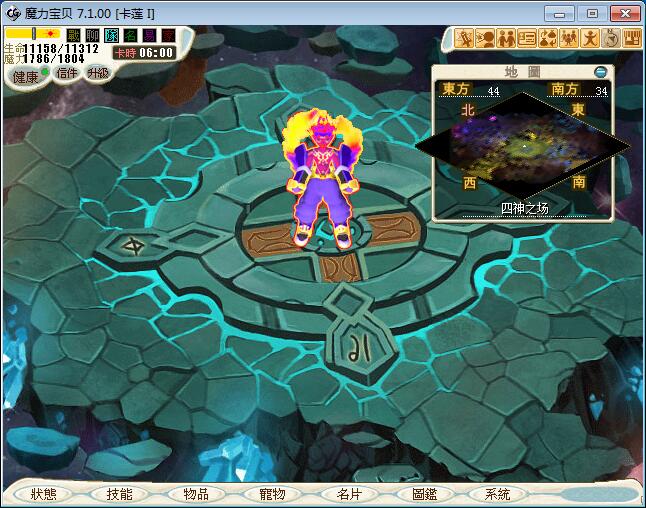Click the 健康 health button
Viewport: 646px width, 508px height.
click(x=26, y=77)
